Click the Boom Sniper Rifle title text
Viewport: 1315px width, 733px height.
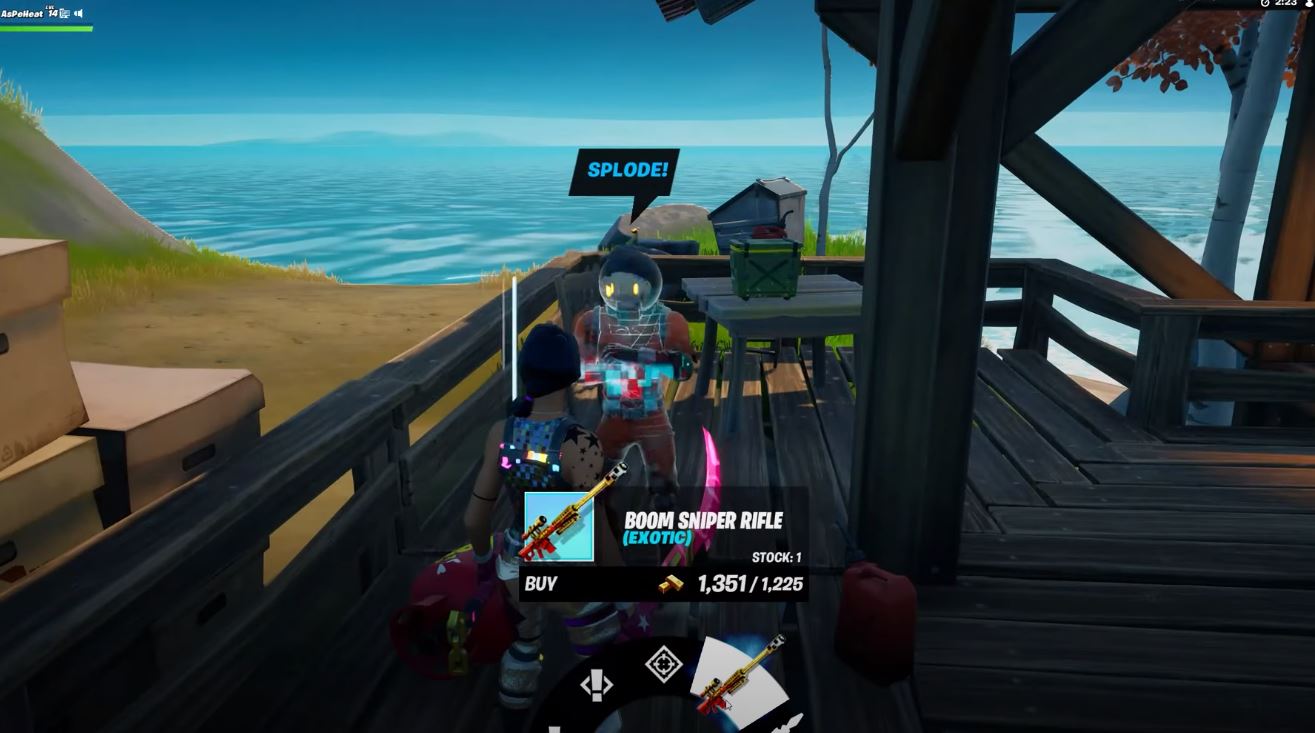(706, 520)
